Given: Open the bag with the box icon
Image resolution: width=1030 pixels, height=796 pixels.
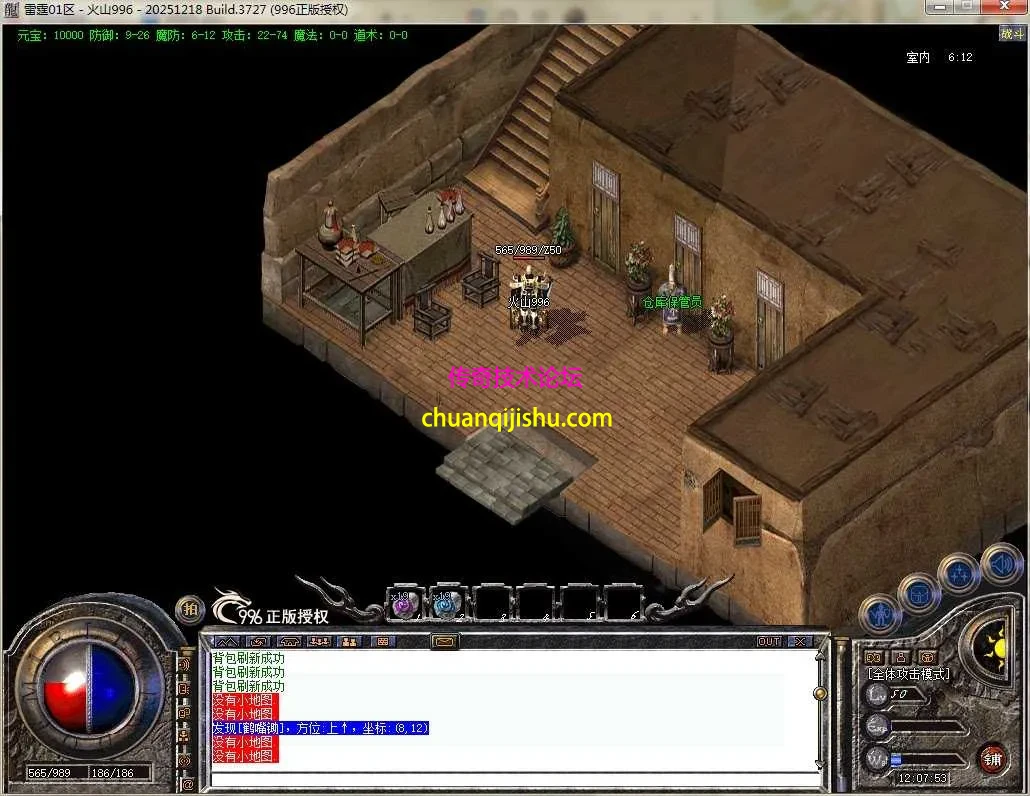Looking at the screenshot, I should pos(917,593).
